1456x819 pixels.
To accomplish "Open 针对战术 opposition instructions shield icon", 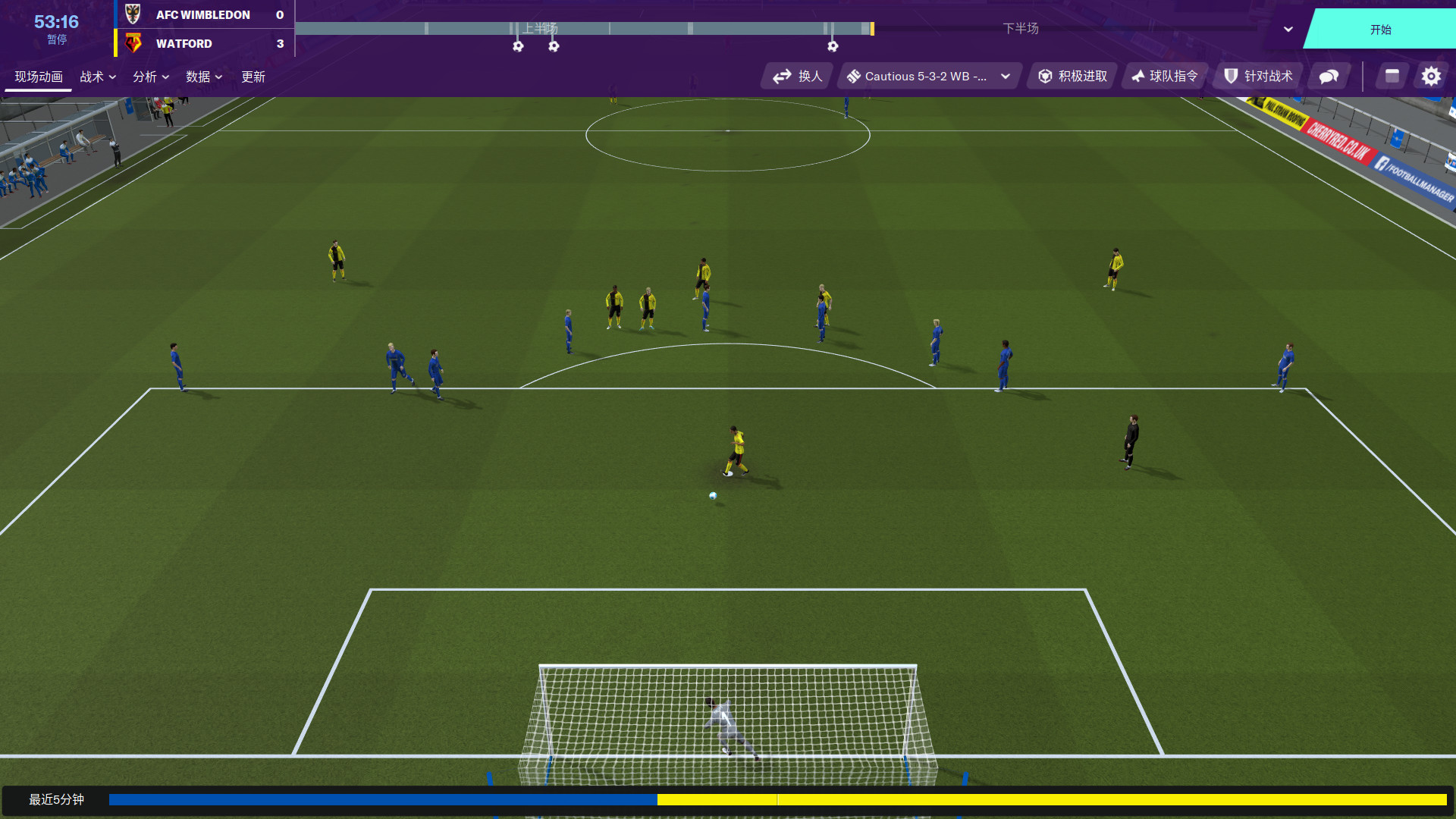I will 1257,76.
